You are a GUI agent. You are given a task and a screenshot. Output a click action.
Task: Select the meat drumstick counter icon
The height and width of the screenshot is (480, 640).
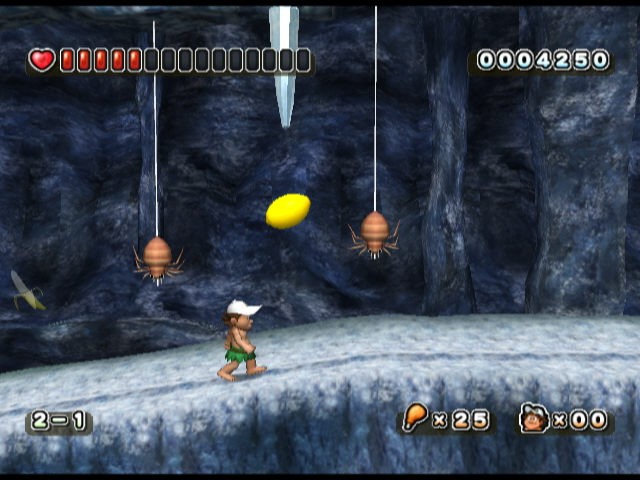pos(415,419)
